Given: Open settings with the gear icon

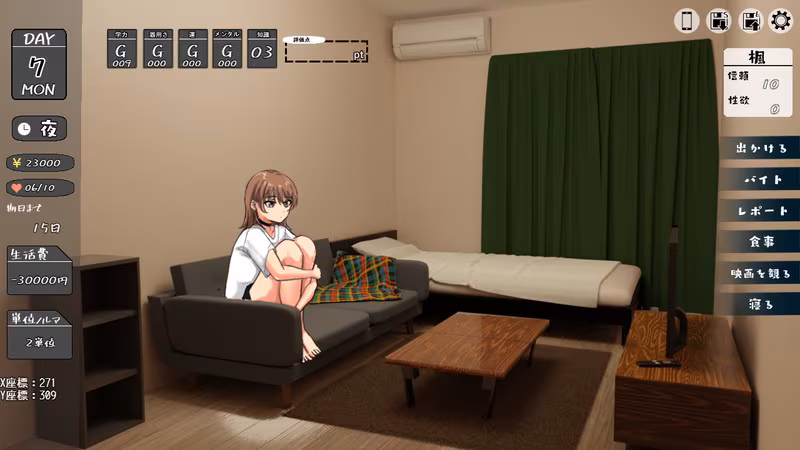Looking at the screenshot, I should click(780, 20).
